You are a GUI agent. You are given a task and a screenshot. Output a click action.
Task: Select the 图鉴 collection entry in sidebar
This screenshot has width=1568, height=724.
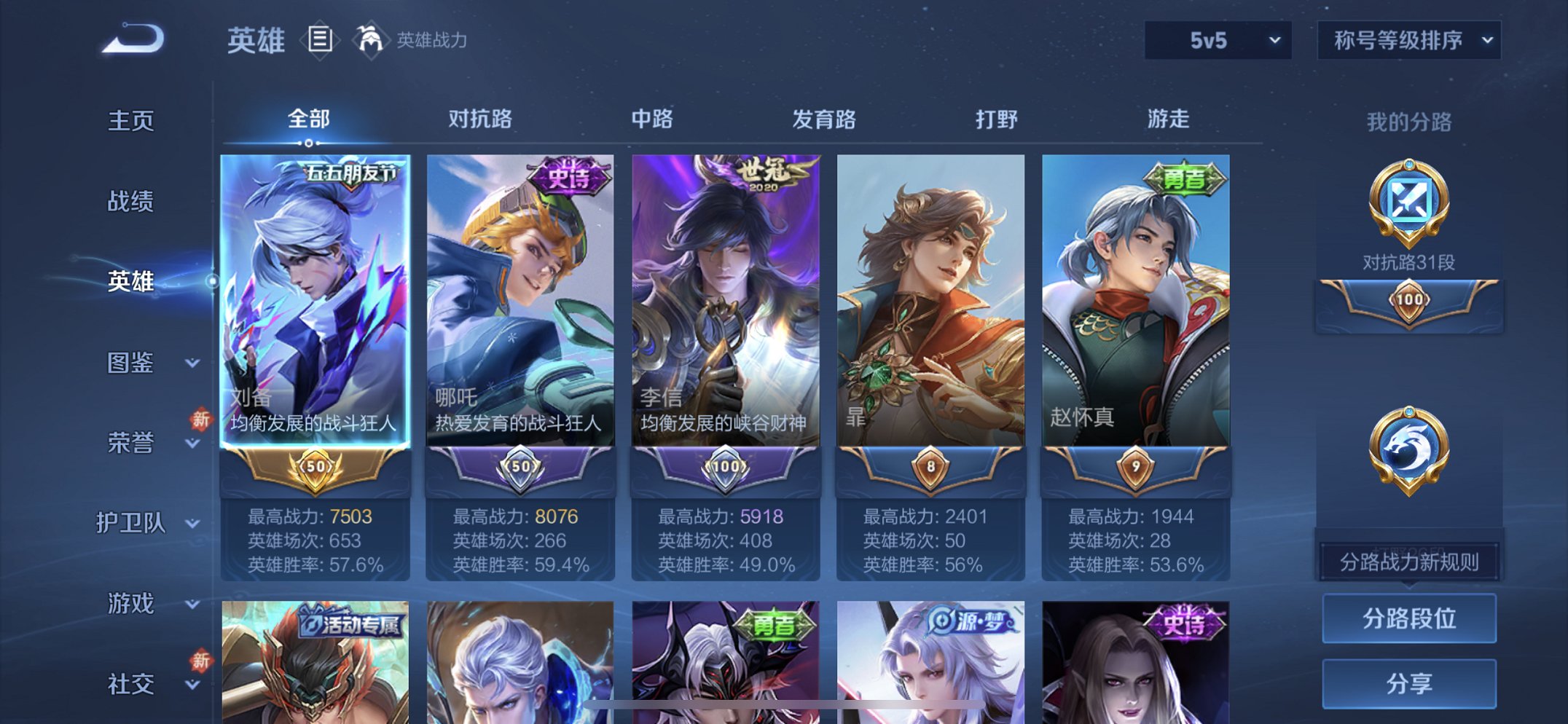133,364
